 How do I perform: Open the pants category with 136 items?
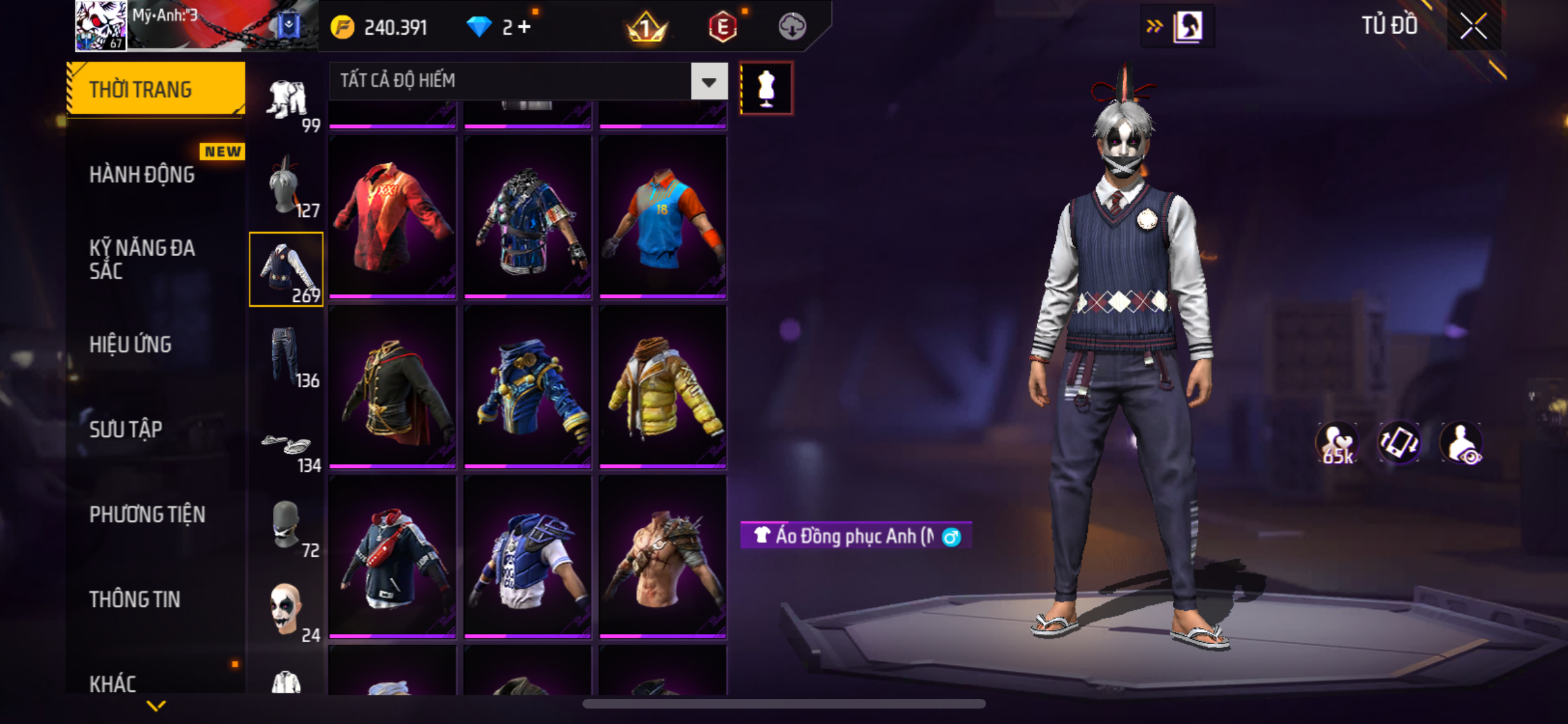click(286, 355)
